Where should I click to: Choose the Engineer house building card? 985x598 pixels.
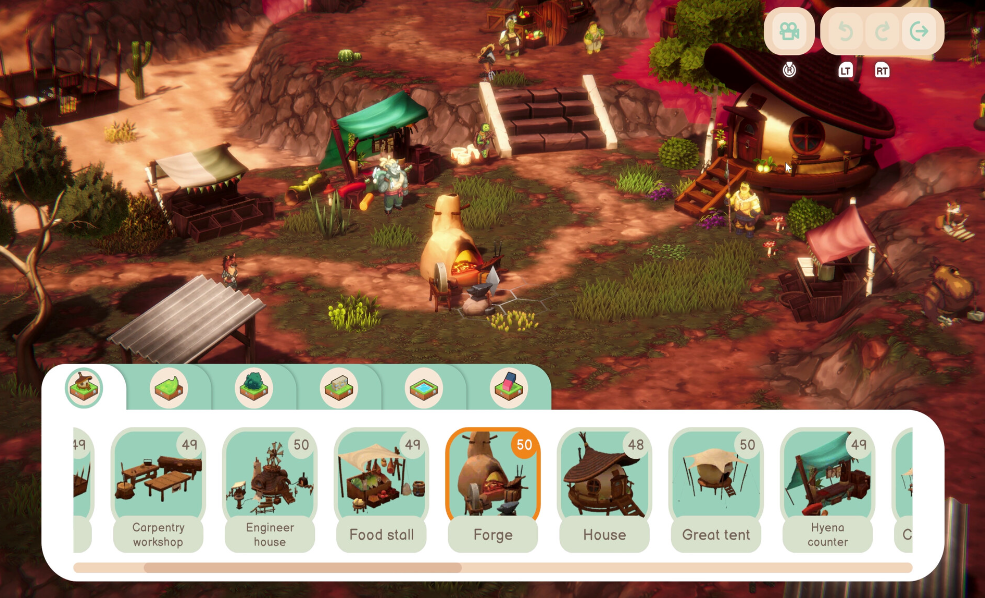tap(269, 489)
